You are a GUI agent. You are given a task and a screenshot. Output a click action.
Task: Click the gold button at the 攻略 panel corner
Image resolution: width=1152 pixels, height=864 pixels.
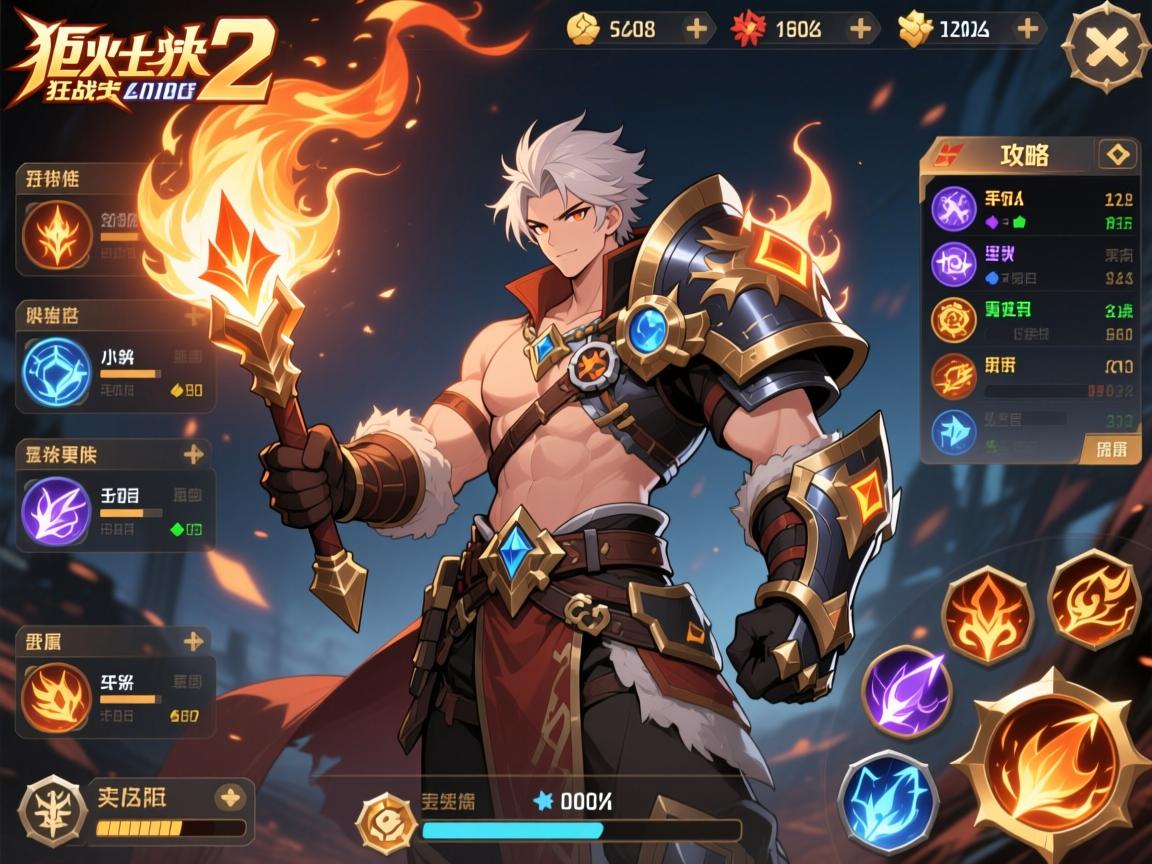(1111, 448)
